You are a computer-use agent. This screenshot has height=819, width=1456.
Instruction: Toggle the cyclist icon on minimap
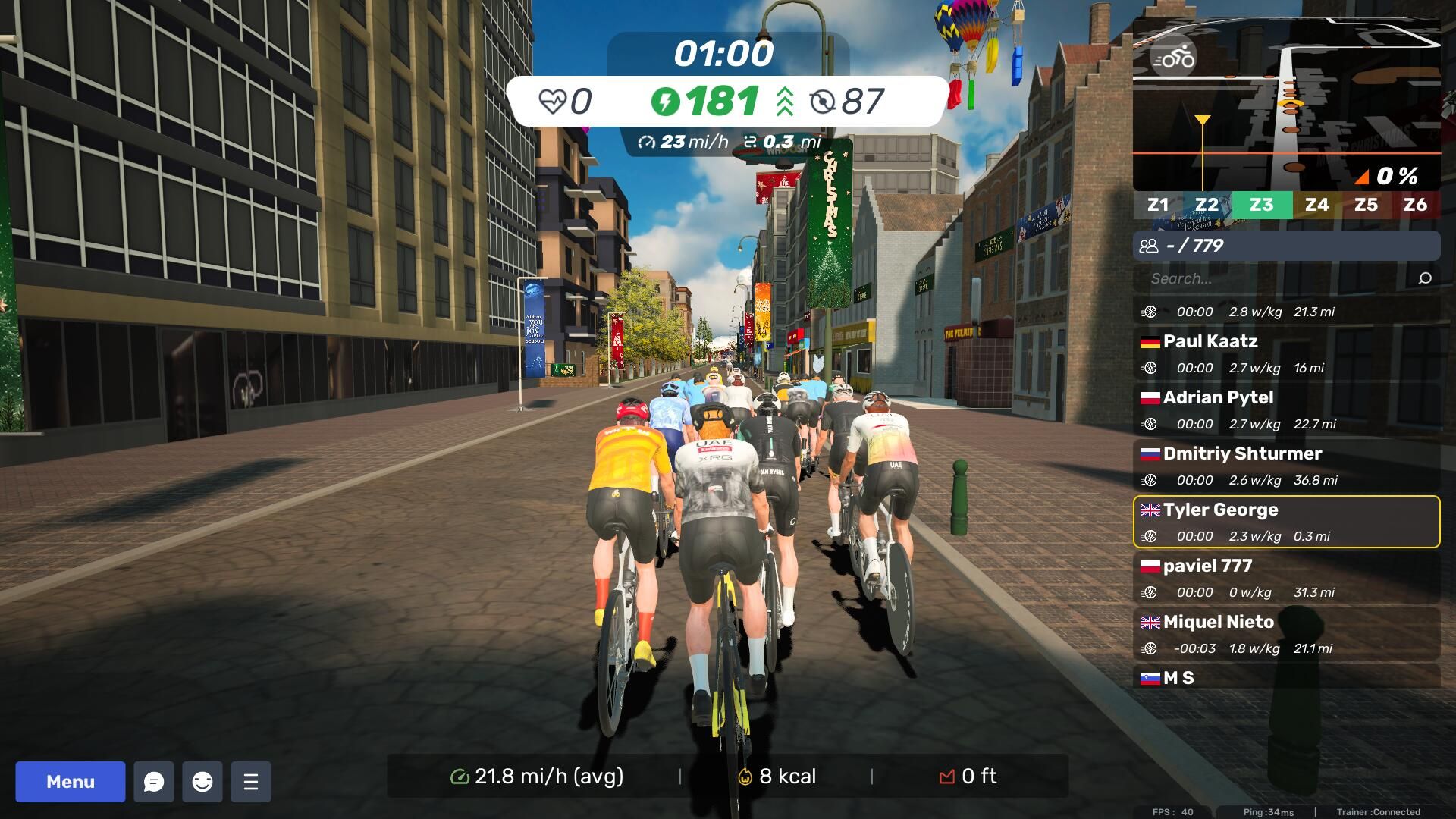click(x=1172, y=58)
